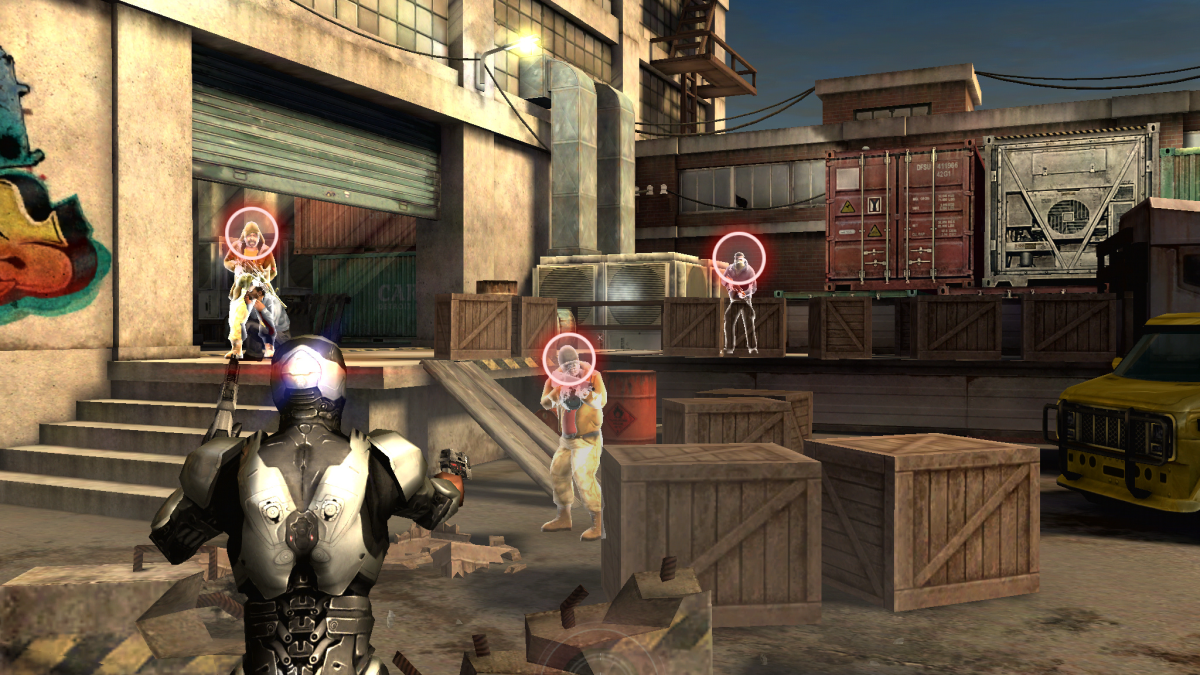Select the target circle on the enemy on the loading dock
The height and width of the screenshot is (675, 1200).
pos(739,258)
